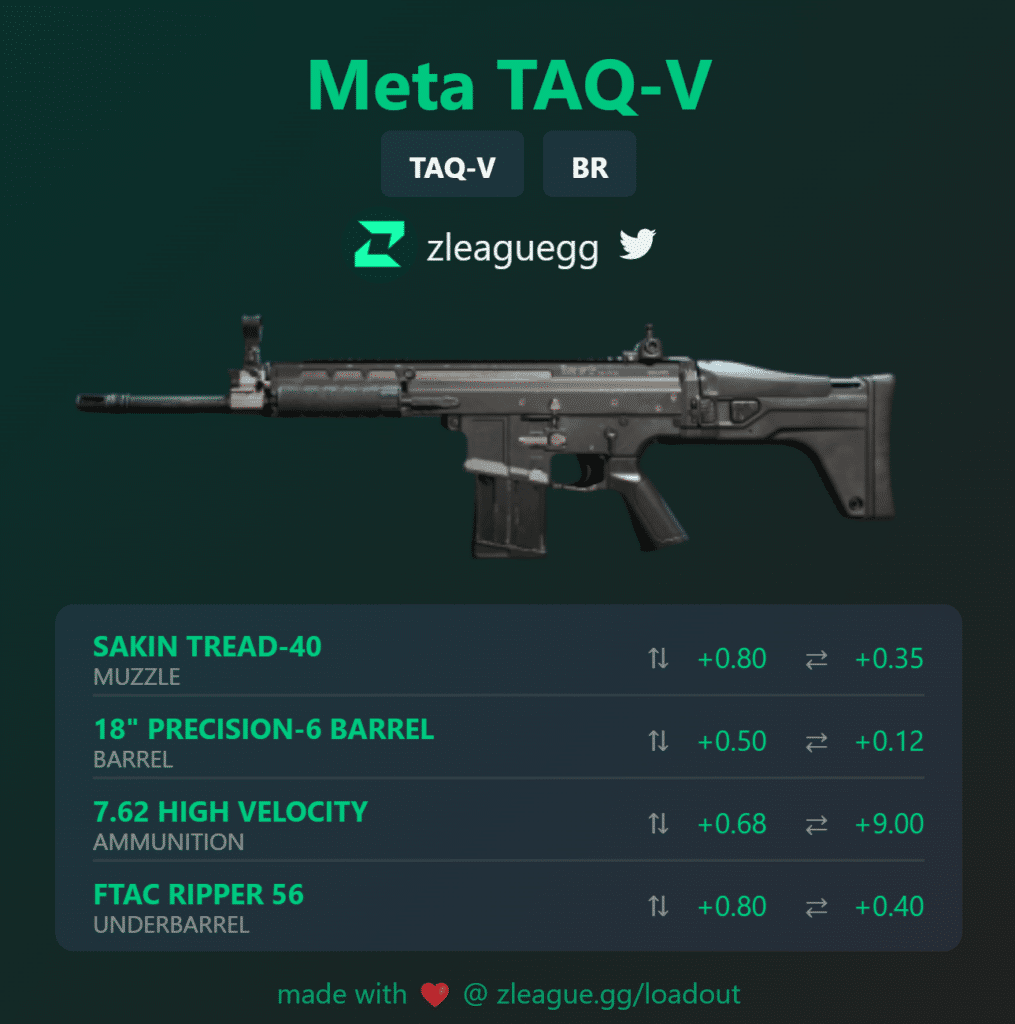Click the green Z League logo
The width and height of the screenshot is (1015, 1024).
379,246
